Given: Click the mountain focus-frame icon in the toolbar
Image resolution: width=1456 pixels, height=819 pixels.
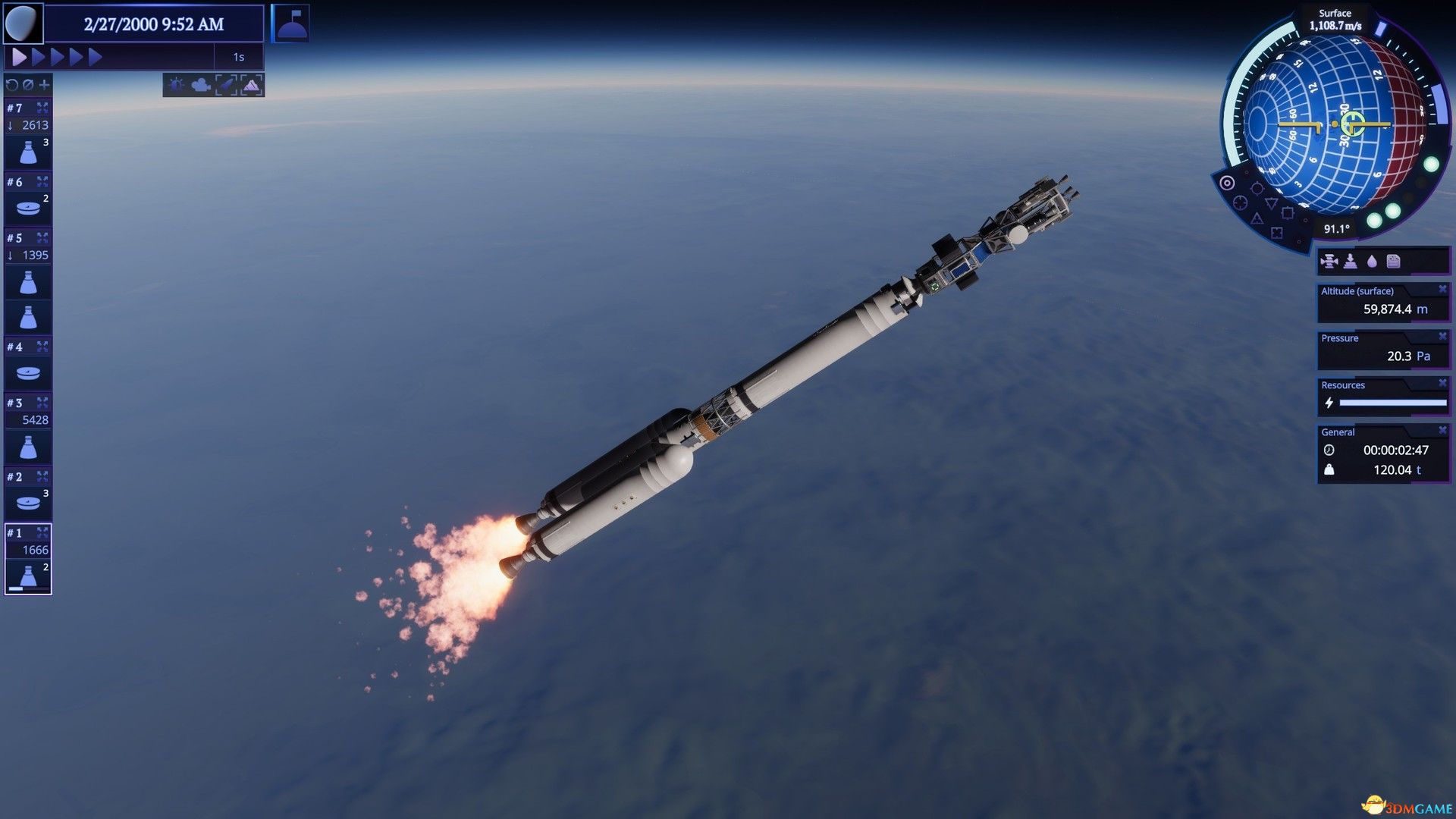Looking at the screenshot, I should click(x=252, y=85).
